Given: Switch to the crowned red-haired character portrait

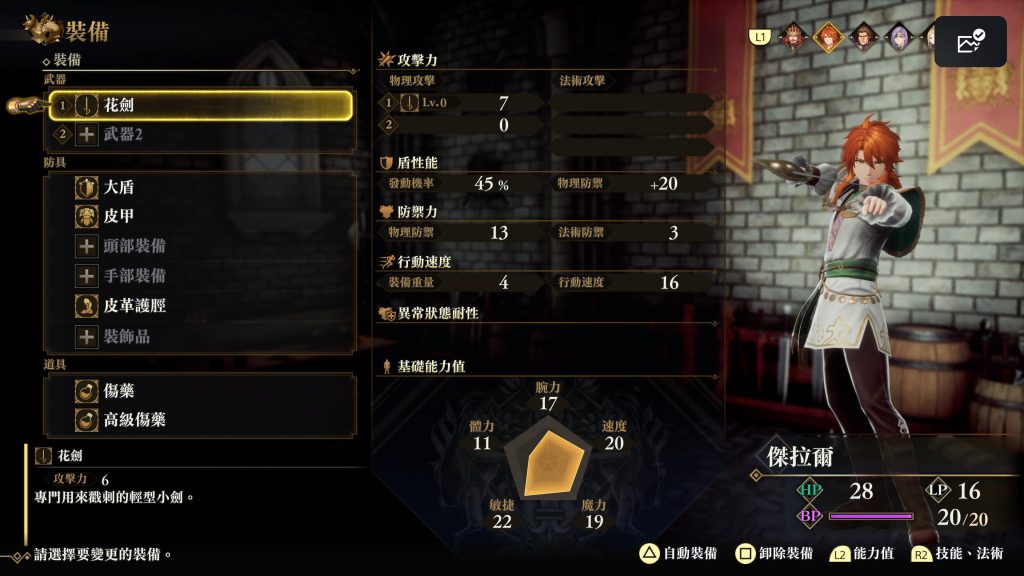Looking at the screenshot, I should pyautogui.click(x=794, y=37).
